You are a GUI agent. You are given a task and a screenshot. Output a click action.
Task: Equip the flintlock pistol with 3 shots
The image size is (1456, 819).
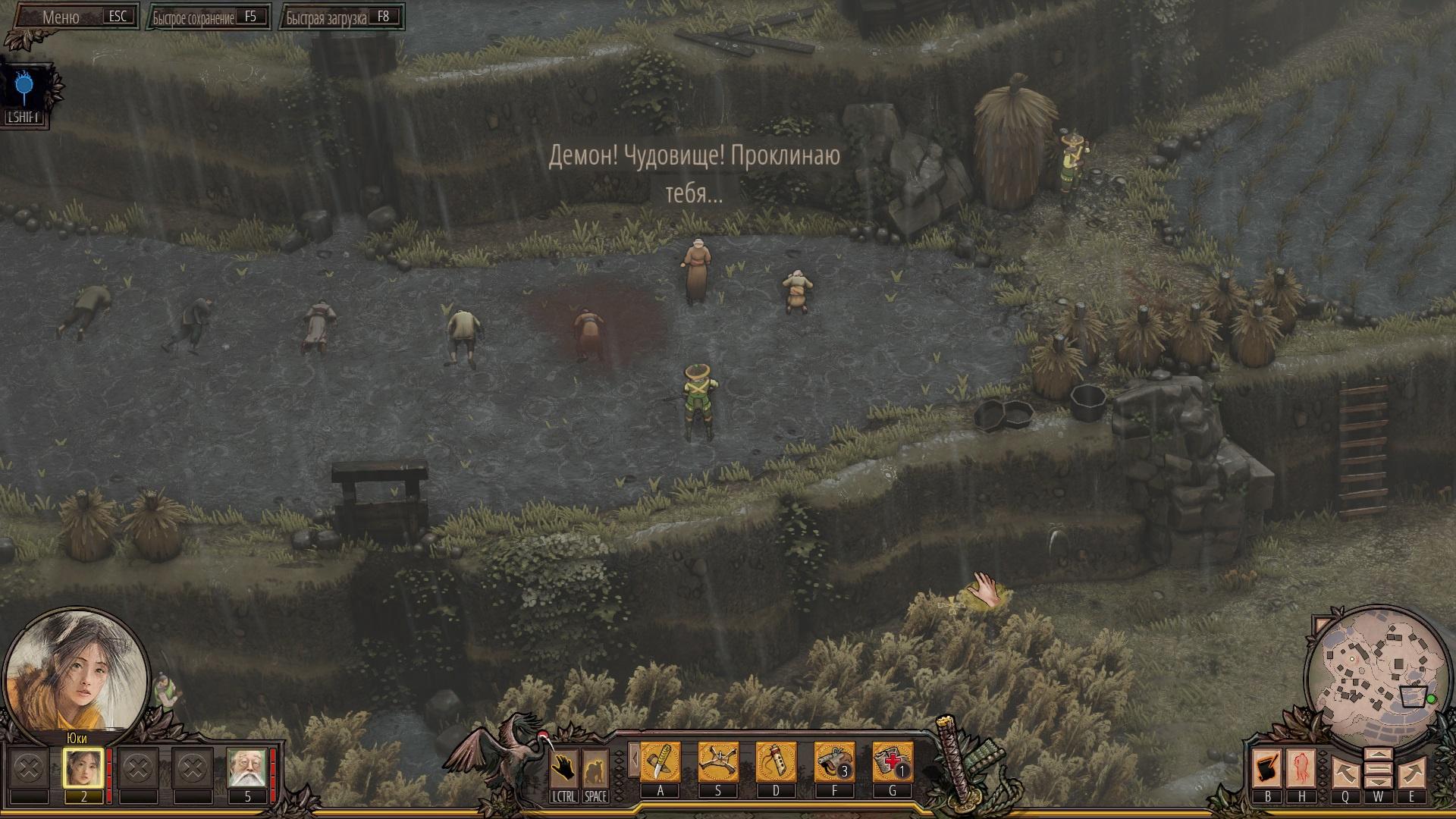[834, 762]
